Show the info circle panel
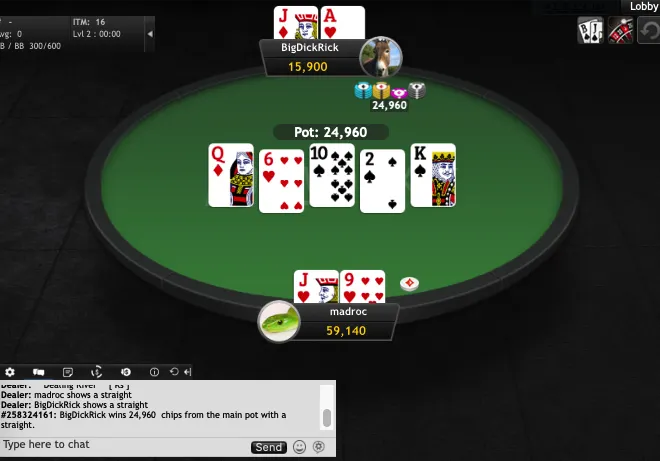The width and height of the screenshot is (660, 461). (154, 372)
